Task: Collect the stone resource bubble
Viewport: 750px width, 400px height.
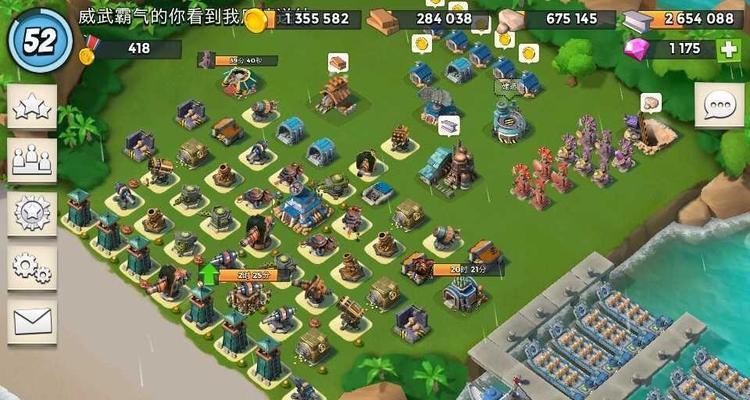Action: pos(651,102)
